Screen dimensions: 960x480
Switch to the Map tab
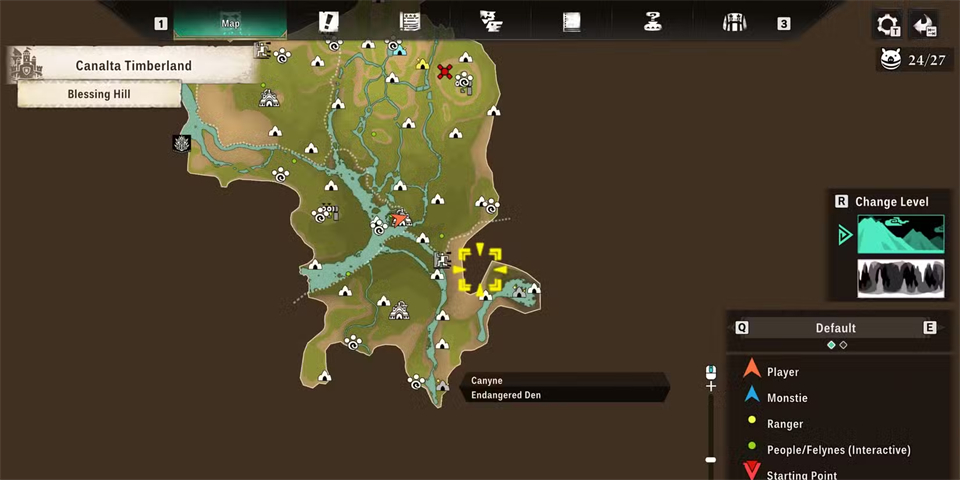[x=230, y=22]
